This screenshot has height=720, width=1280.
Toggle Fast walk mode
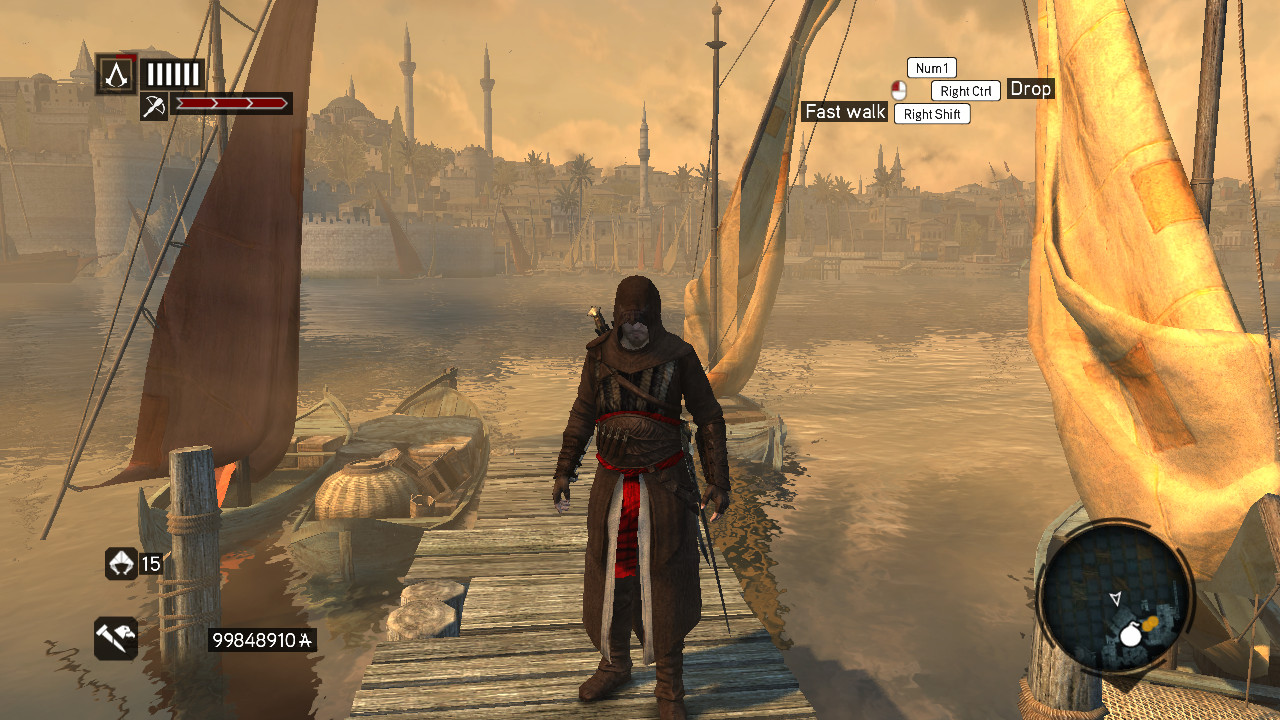point(844,112)
